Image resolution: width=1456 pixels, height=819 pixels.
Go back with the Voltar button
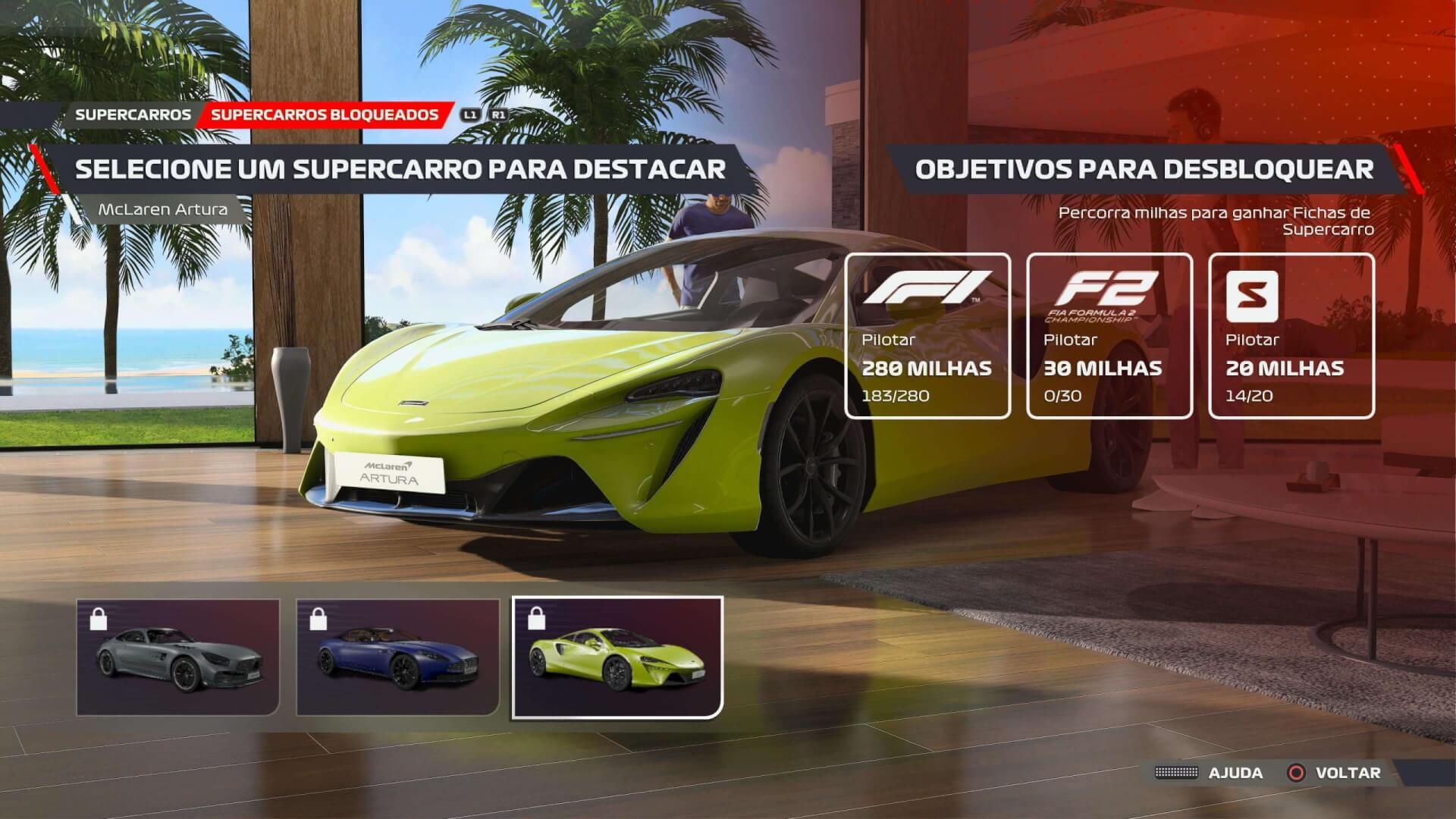click(x=1335, y=773)
